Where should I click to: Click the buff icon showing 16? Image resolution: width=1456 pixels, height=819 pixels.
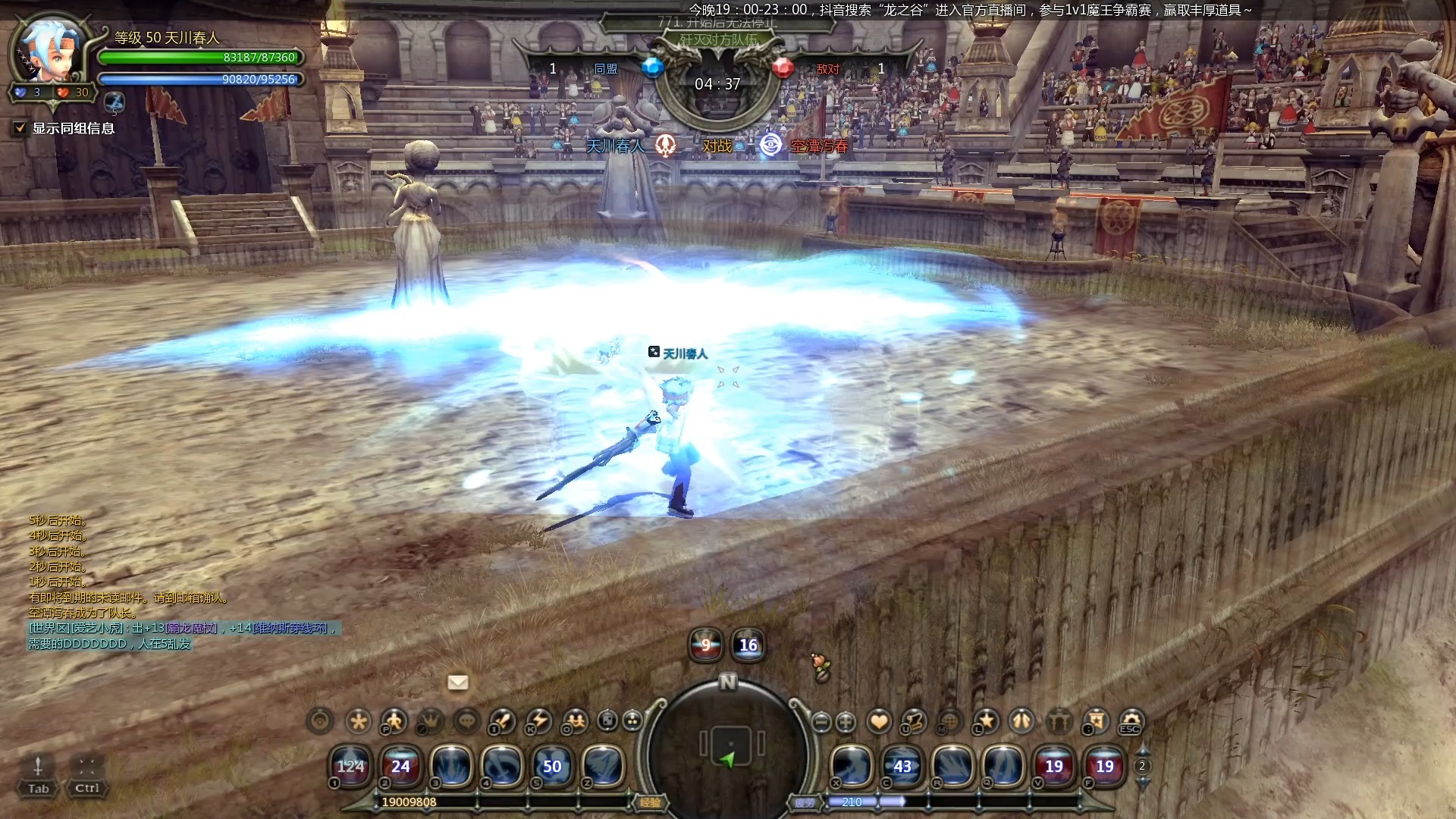tap(748, 645)
